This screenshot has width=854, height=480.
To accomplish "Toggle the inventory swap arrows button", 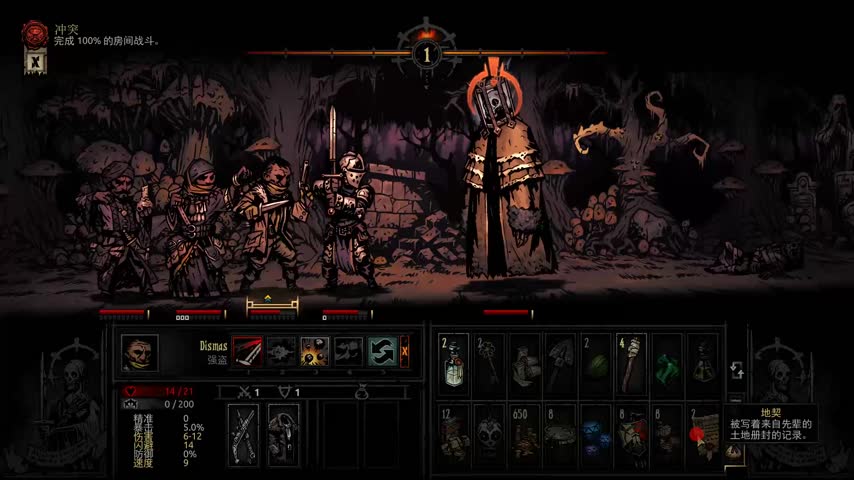I will click(734, 369).
